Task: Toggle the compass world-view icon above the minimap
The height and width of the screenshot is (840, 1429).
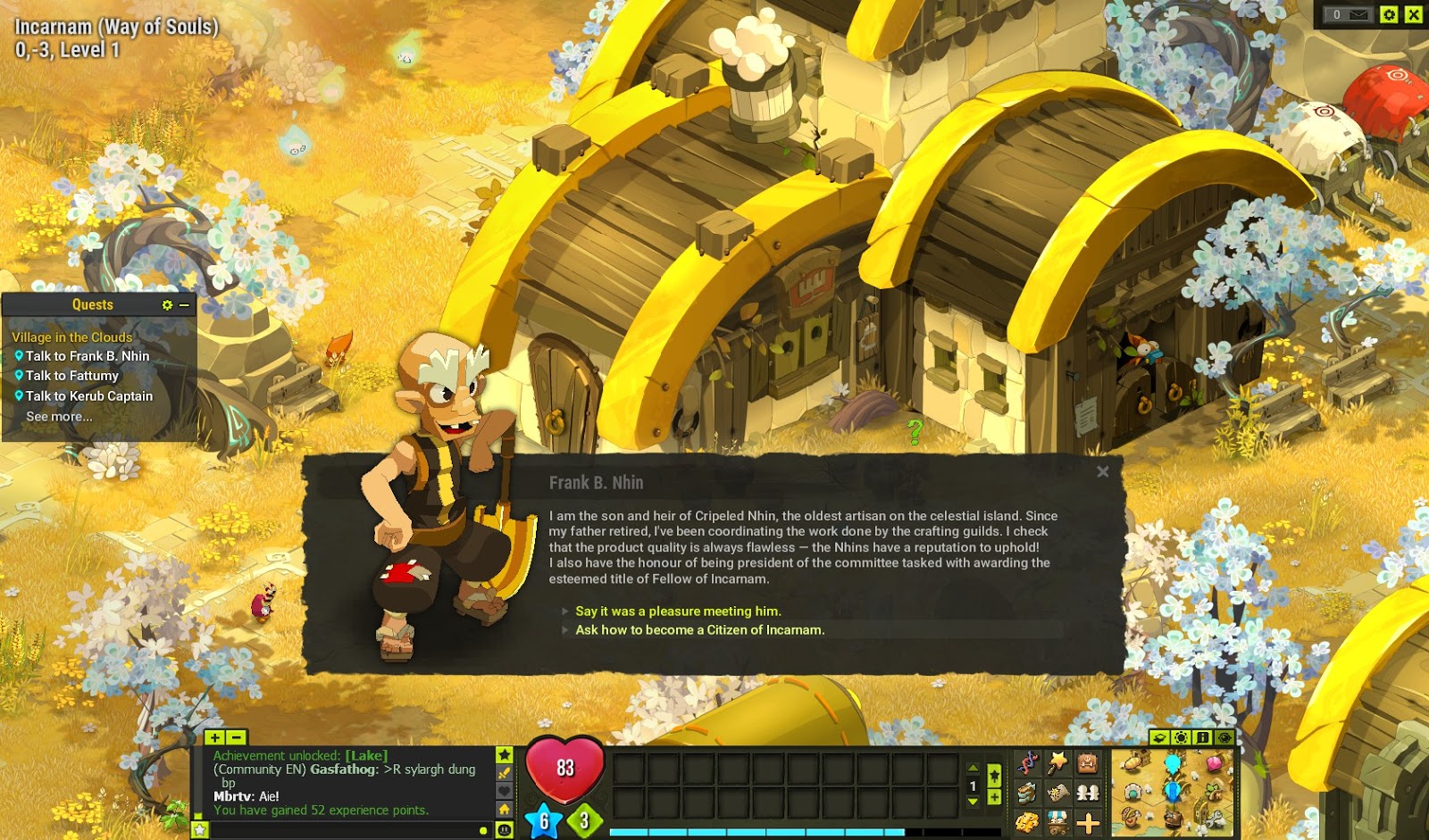Action: [1224, 737]
